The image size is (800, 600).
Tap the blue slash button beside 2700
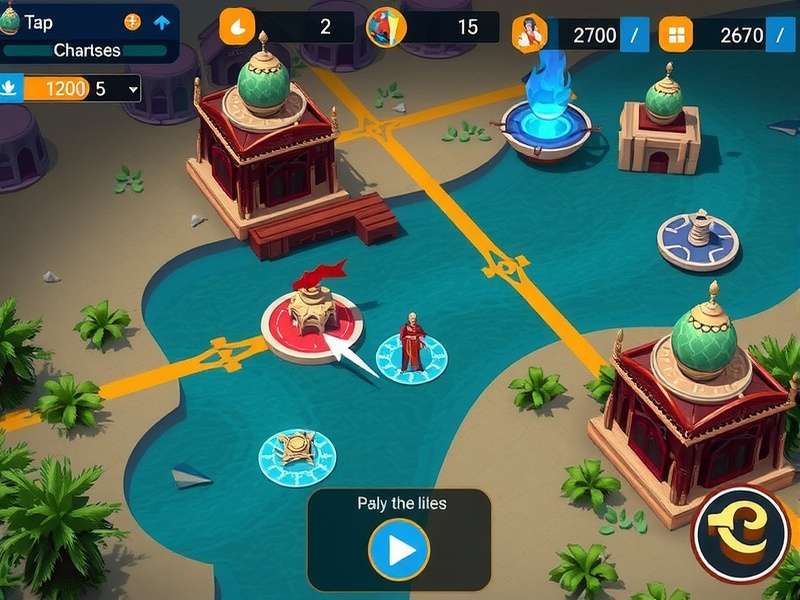[634, 36]
